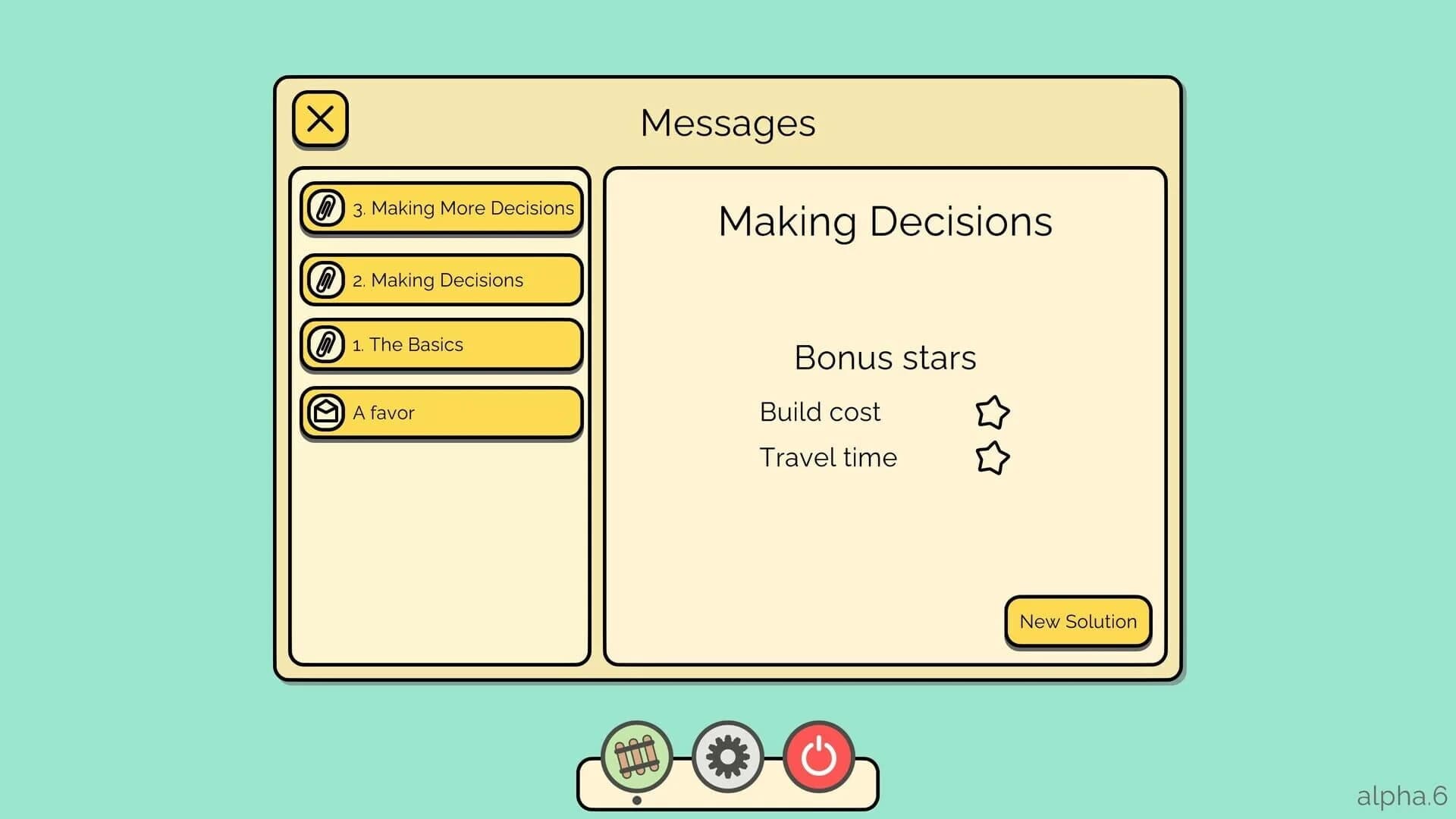The image size is (1456, 819).
Task: Click the envelope icon on 'A favor'
Action: click(x=327, y=411)
